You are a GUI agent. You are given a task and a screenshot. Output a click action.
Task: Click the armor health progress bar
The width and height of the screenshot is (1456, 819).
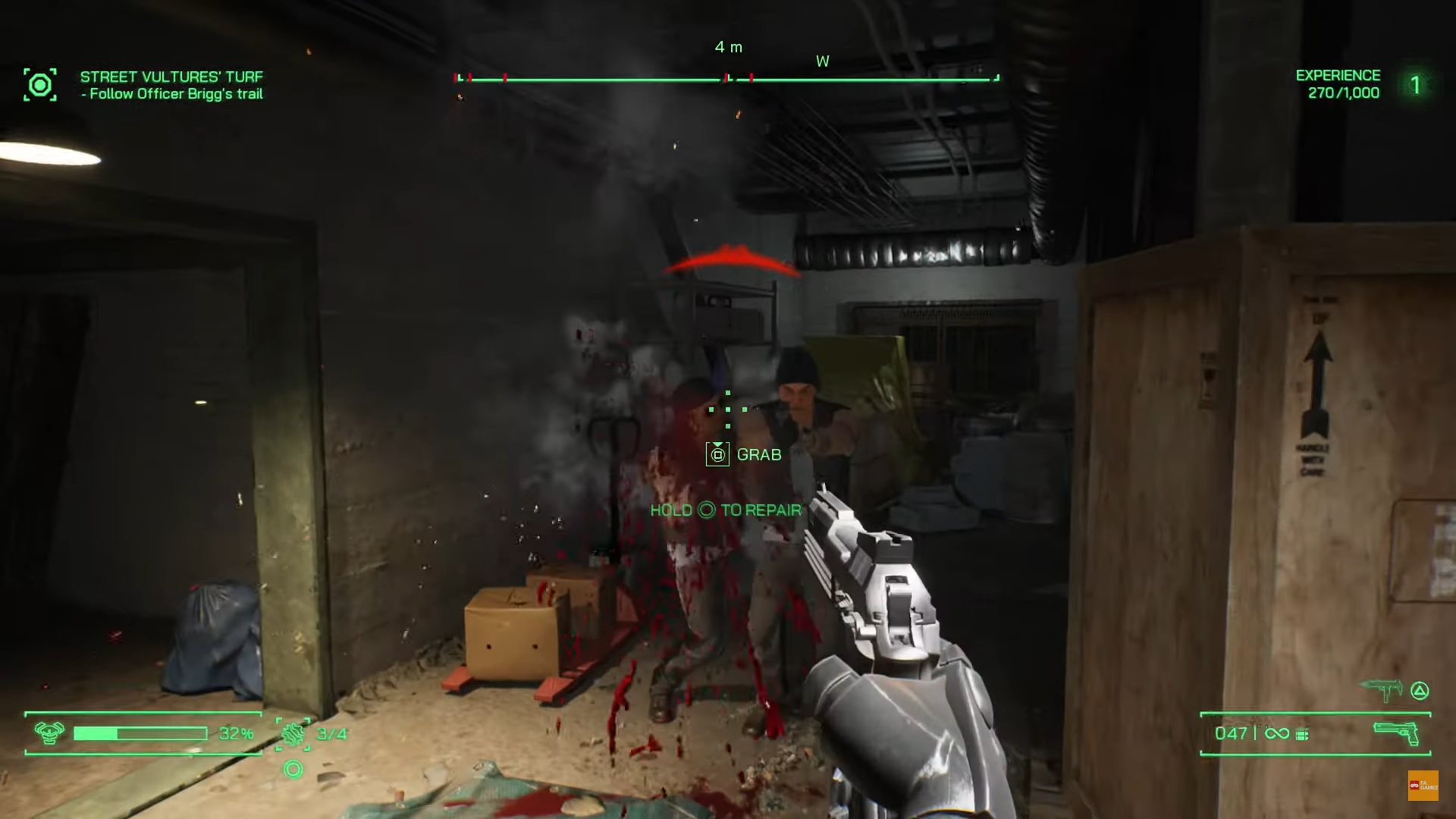tap(140, 733)
